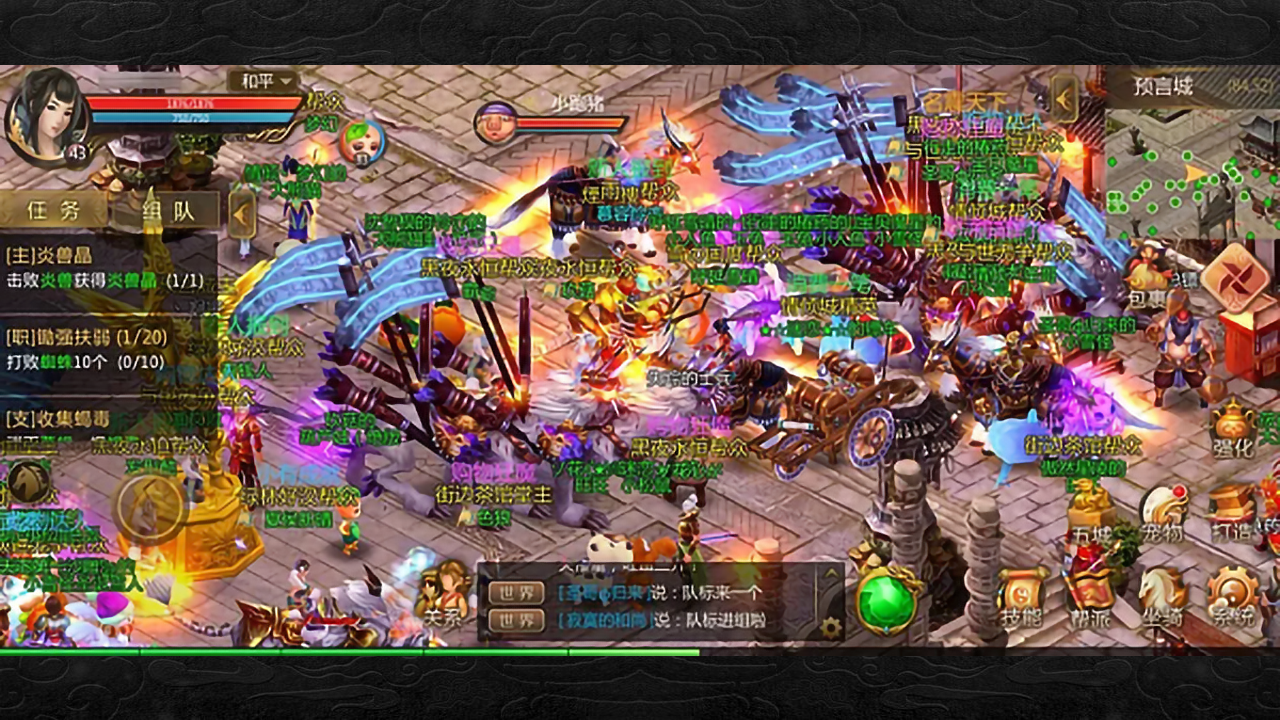1280x720 pixels.
Task: Open the 帮派 guild menu
Action: (x=1089, y=599)
